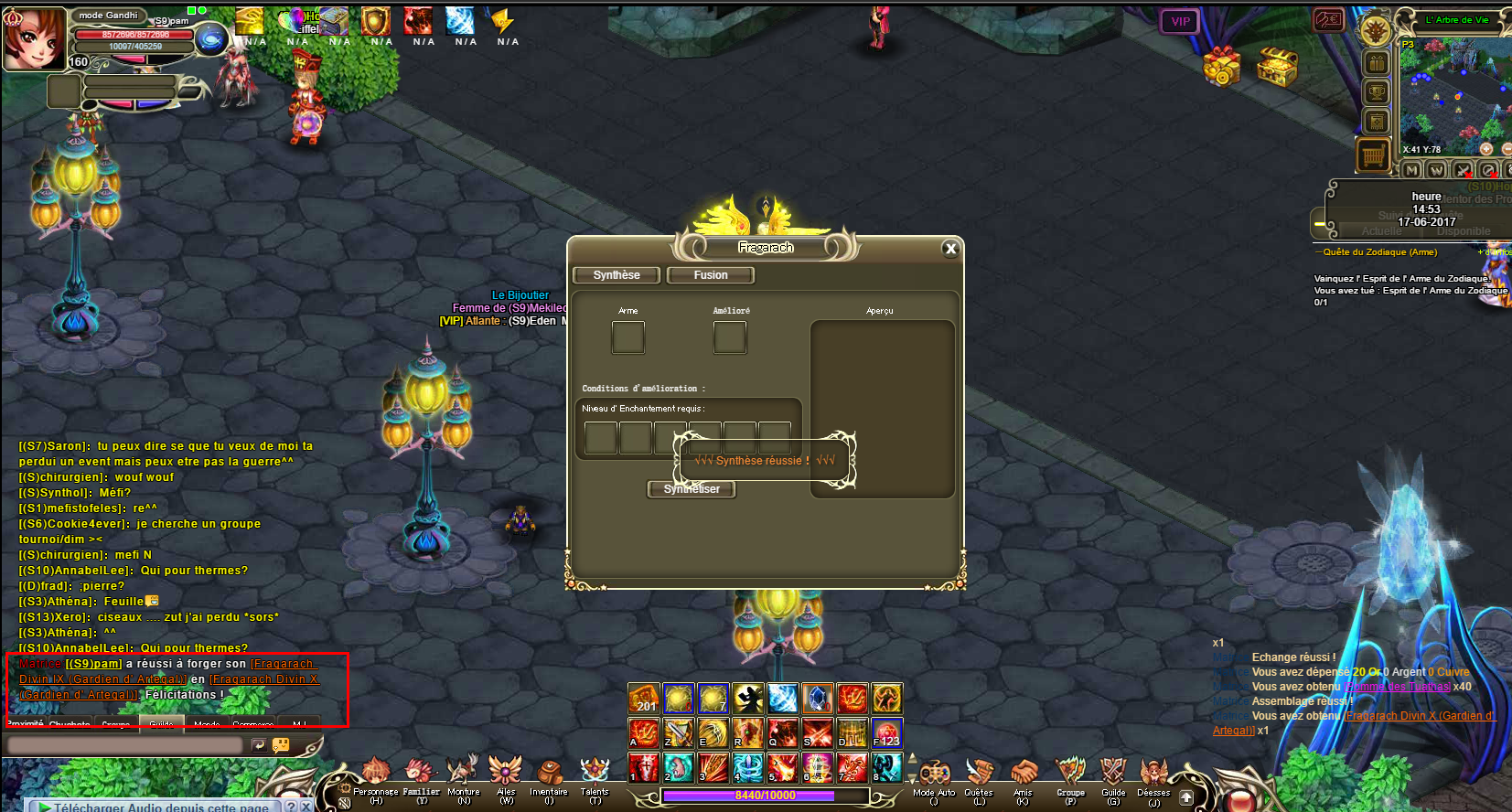Open the Guilde menu
The image size is (1512, 812).
coord(1113,775)
